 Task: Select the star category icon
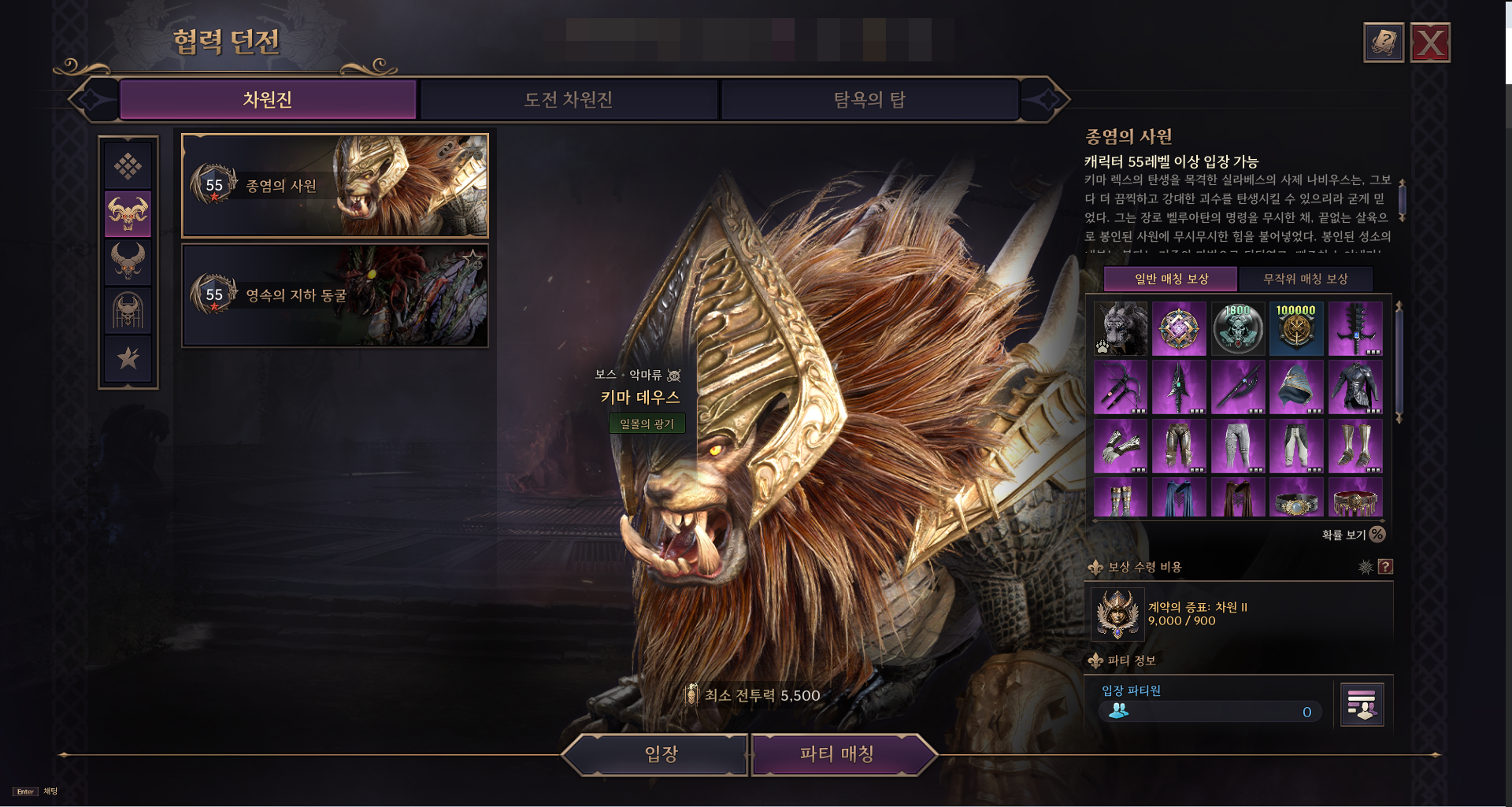(128, 358)
